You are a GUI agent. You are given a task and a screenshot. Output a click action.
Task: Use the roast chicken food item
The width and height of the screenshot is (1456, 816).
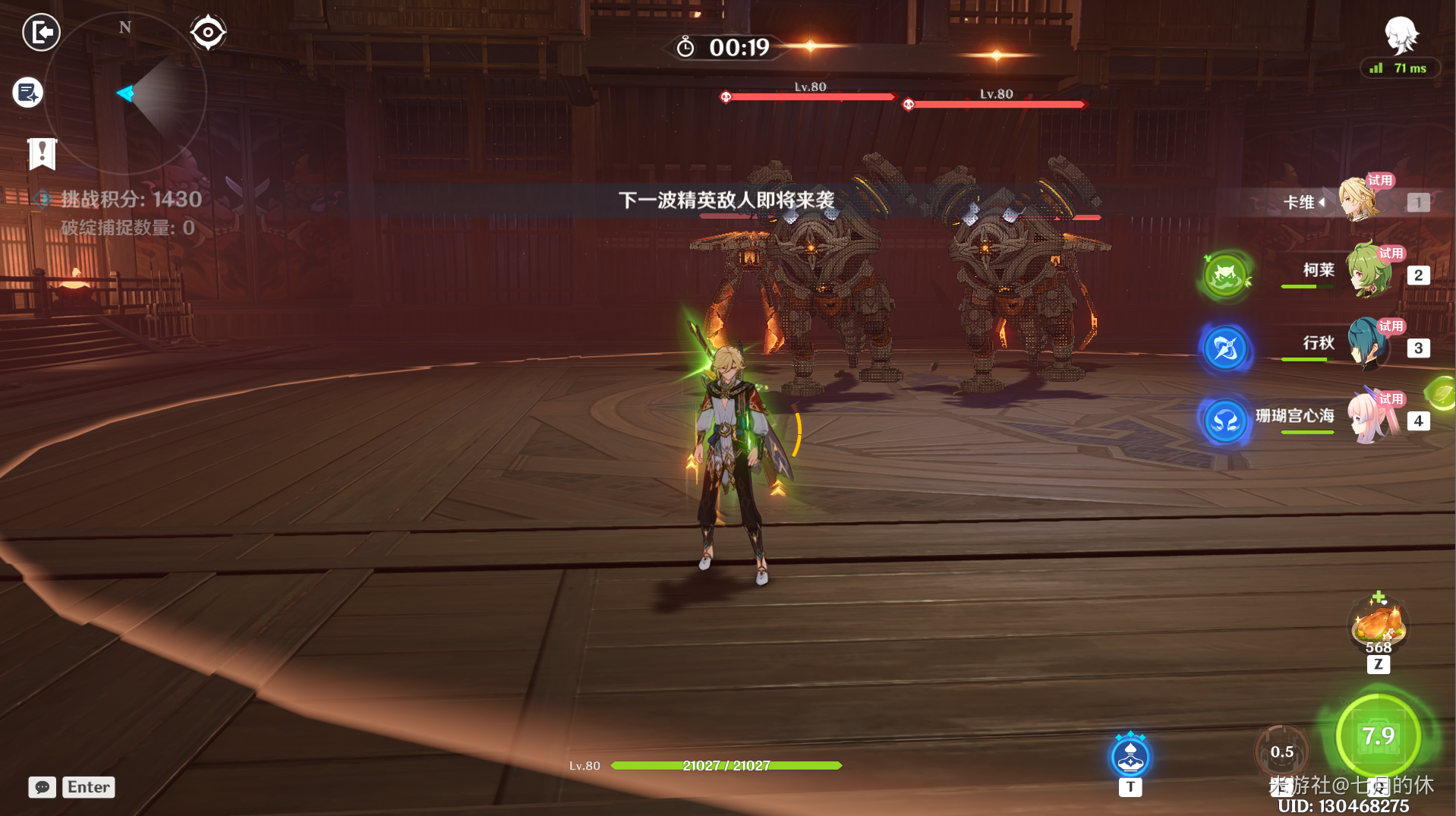1379,624
